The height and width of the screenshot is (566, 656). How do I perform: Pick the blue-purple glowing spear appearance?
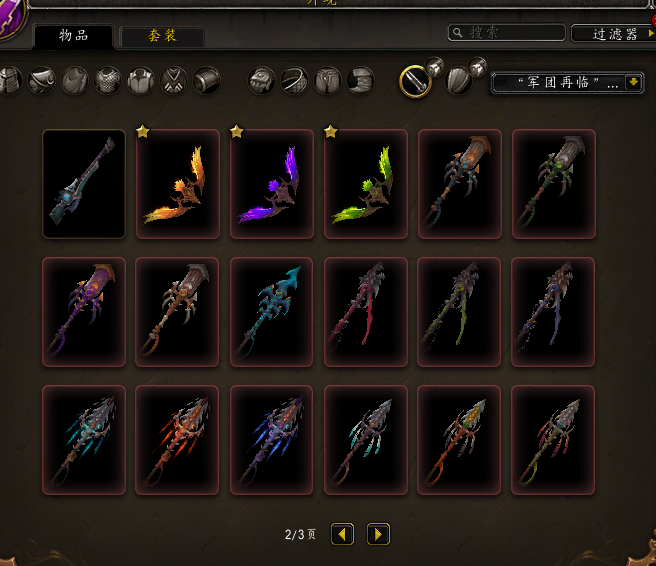[x=272, y=440]
